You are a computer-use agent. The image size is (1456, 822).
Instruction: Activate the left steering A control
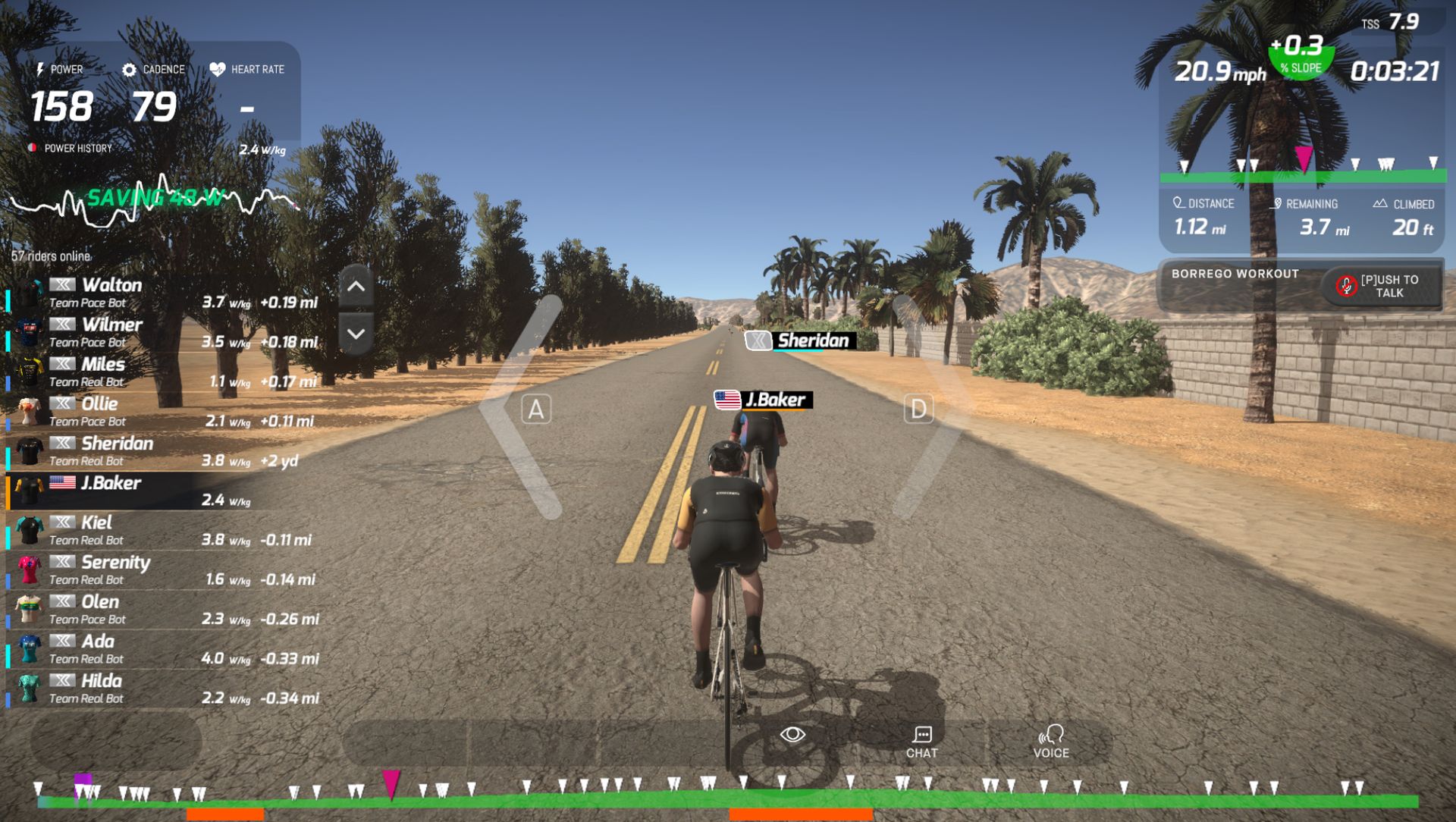coord(535,409)
